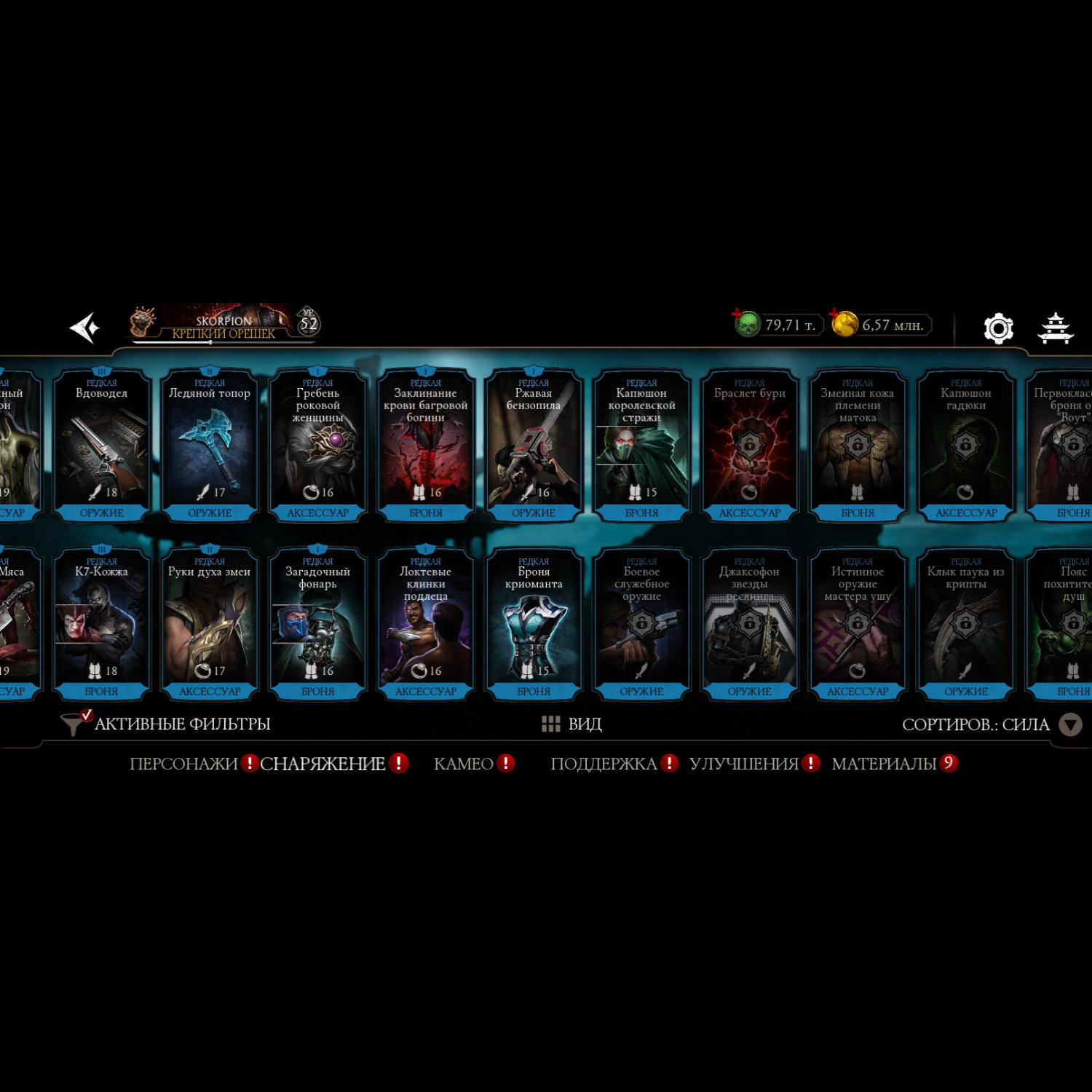The image size is (1092, 1092).
Task: Open Активные фильтры filter options
Action: [x=167, y=724]
